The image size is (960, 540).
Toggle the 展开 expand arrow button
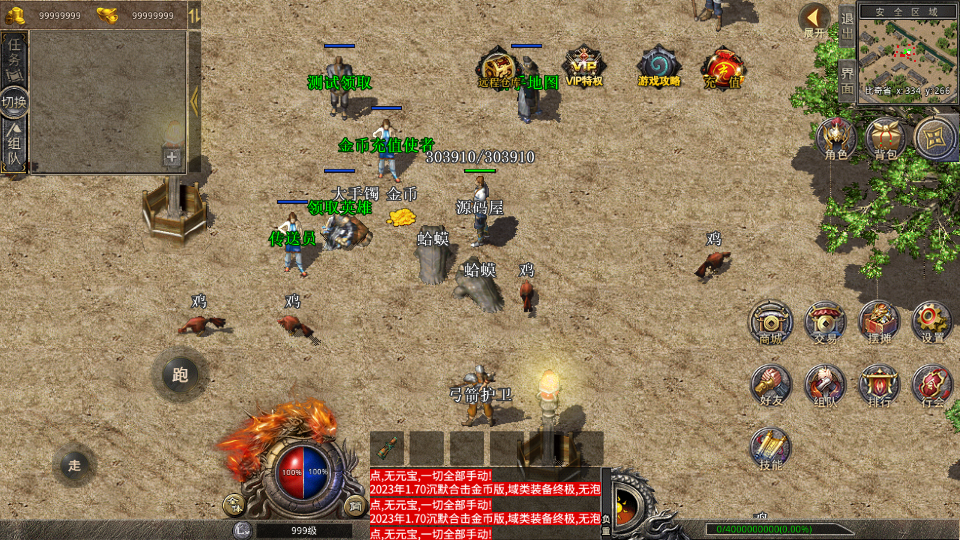(815, 20)
